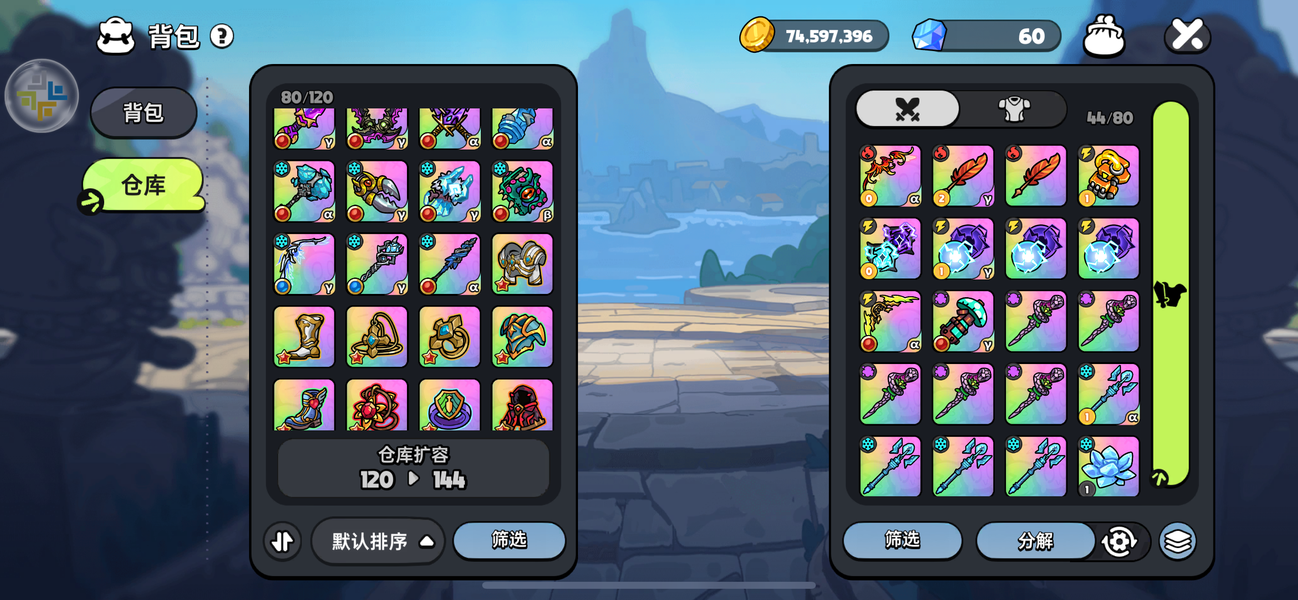Tap the 分解 dismantle button
The image size is (1298, 600).
[1034, 541]
